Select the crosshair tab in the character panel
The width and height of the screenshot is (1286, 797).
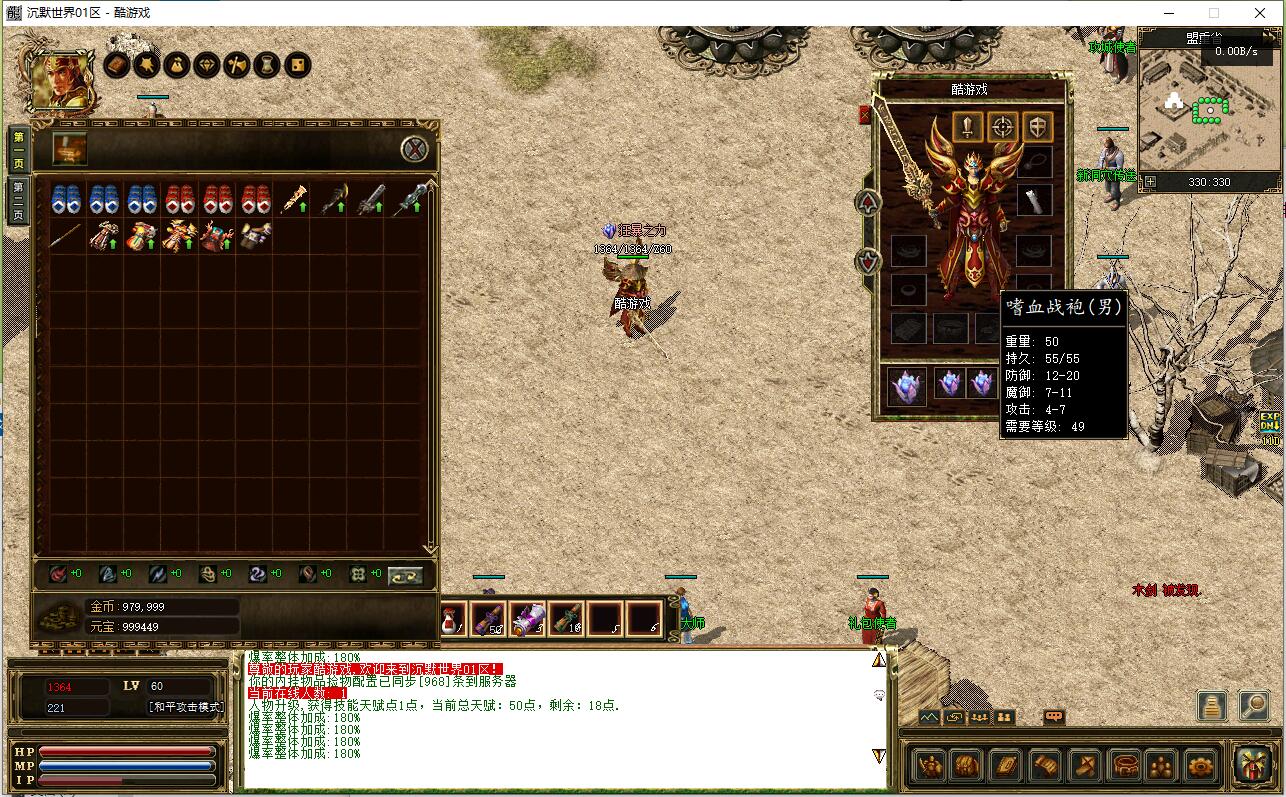click(1003, 127)
